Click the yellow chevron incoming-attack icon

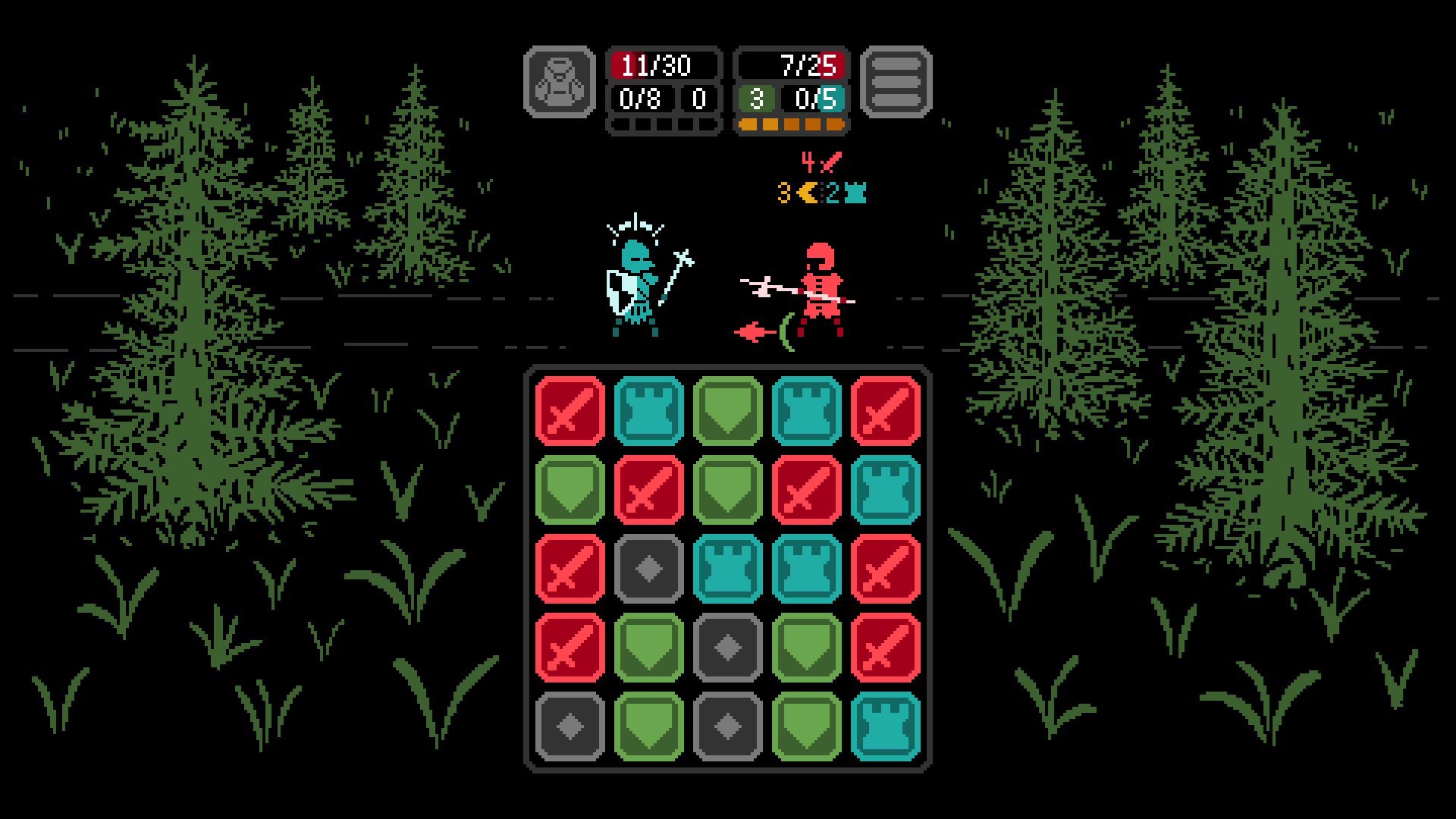[x=805, y=192]
